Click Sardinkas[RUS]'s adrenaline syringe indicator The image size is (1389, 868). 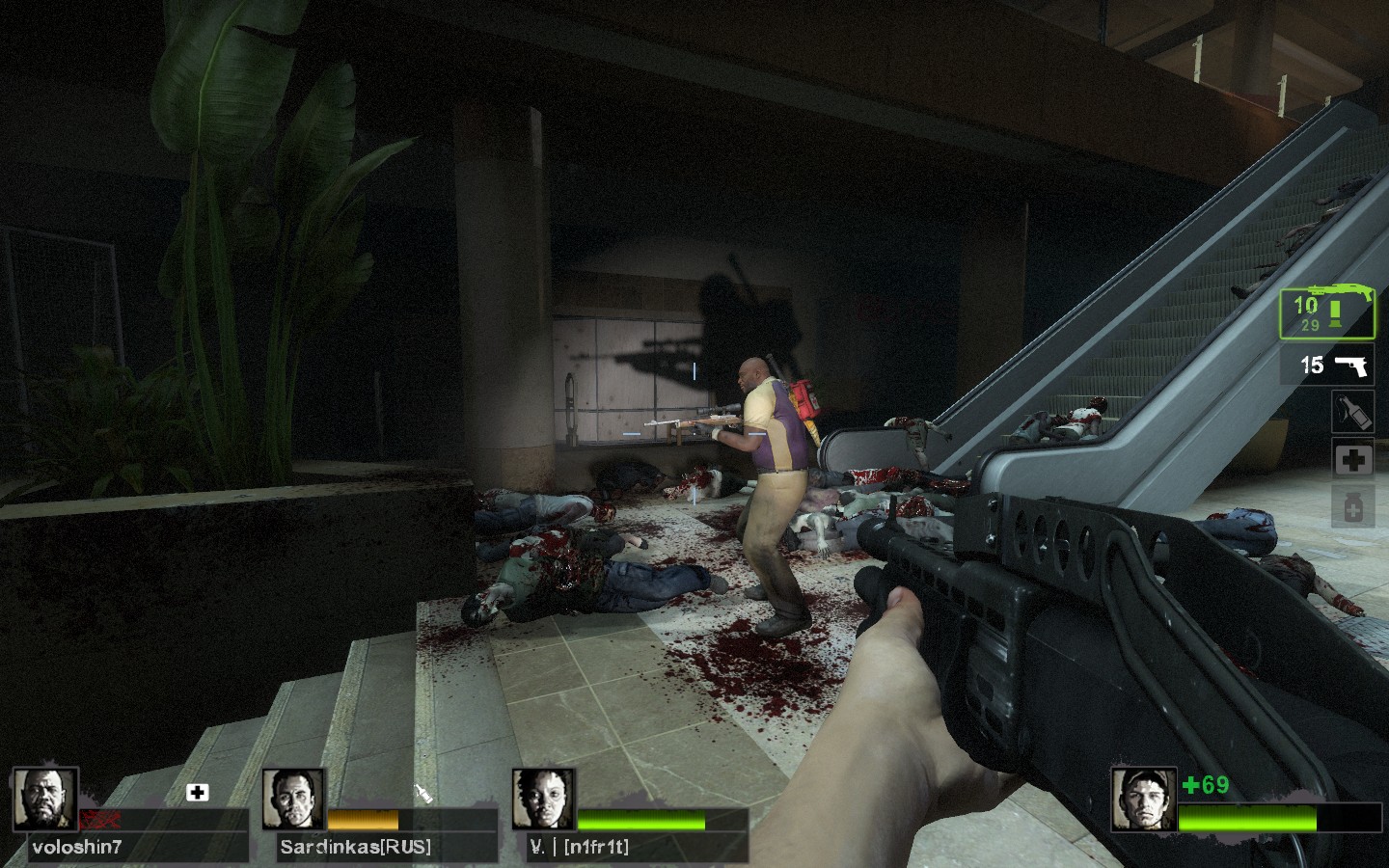click(422, 794)
